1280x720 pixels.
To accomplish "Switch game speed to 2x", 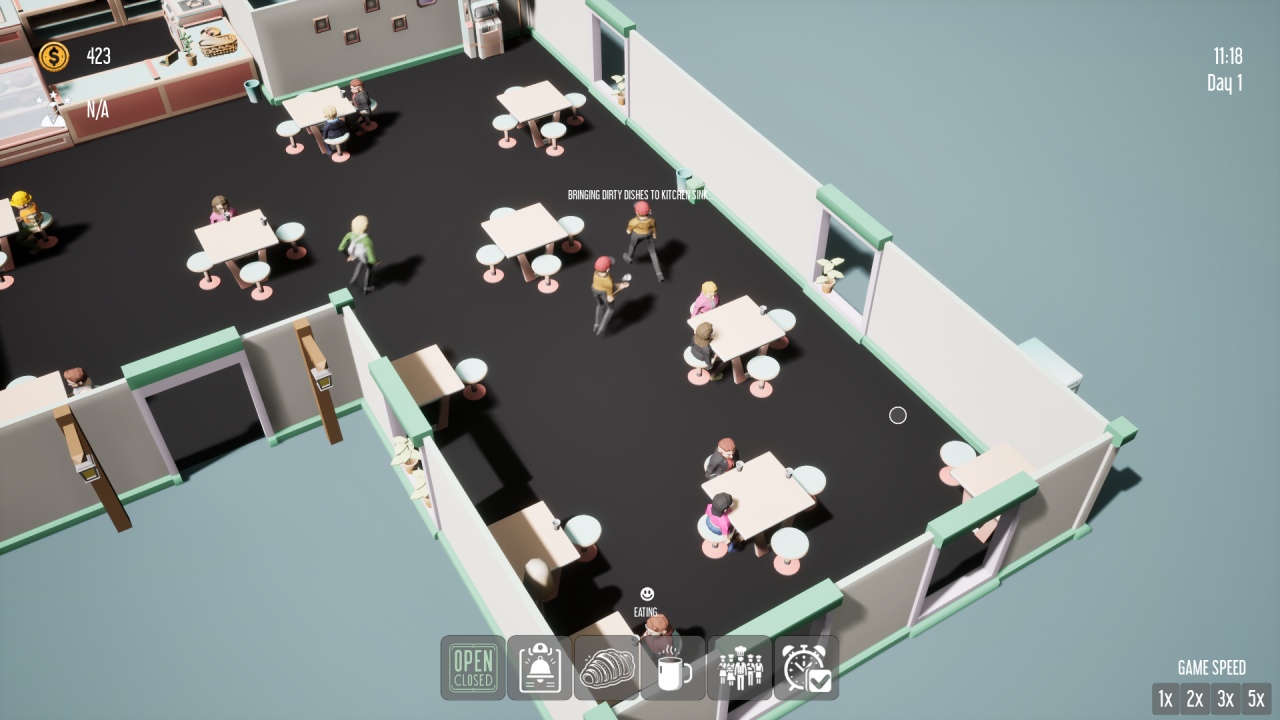I will (1195, 699).
